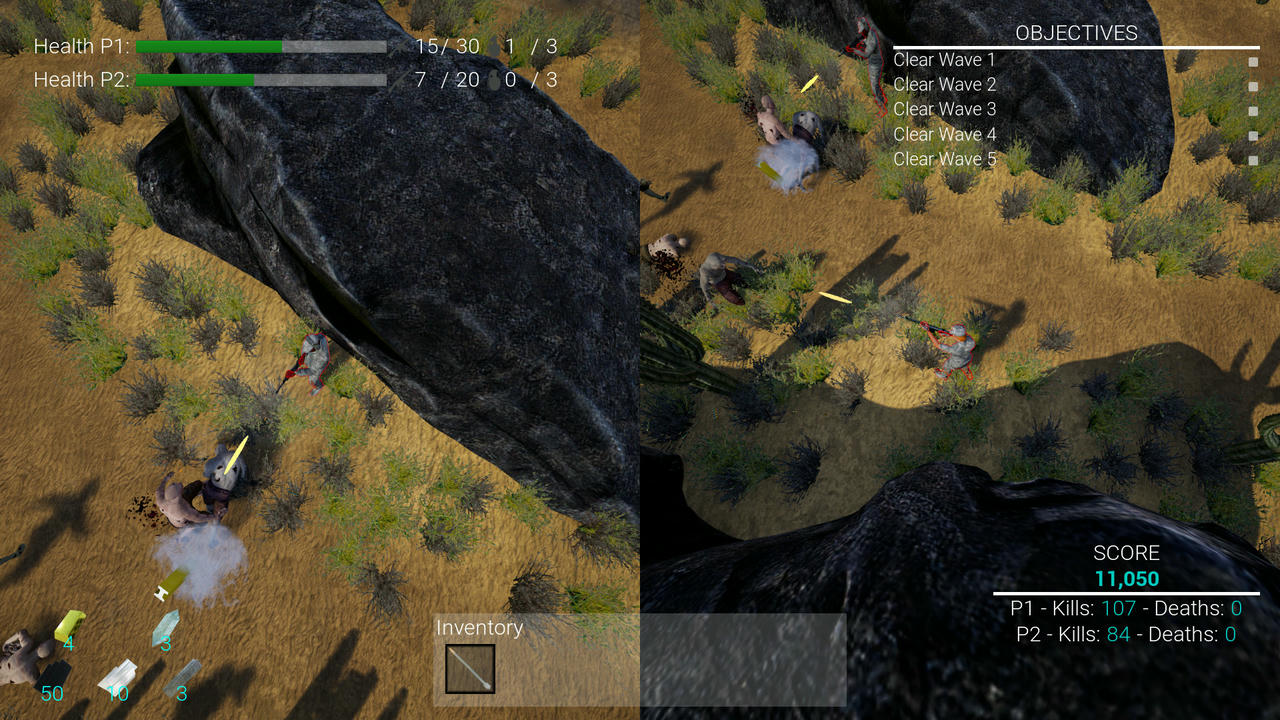Select the Clear Wave 5 objective

tap(944, 159)
